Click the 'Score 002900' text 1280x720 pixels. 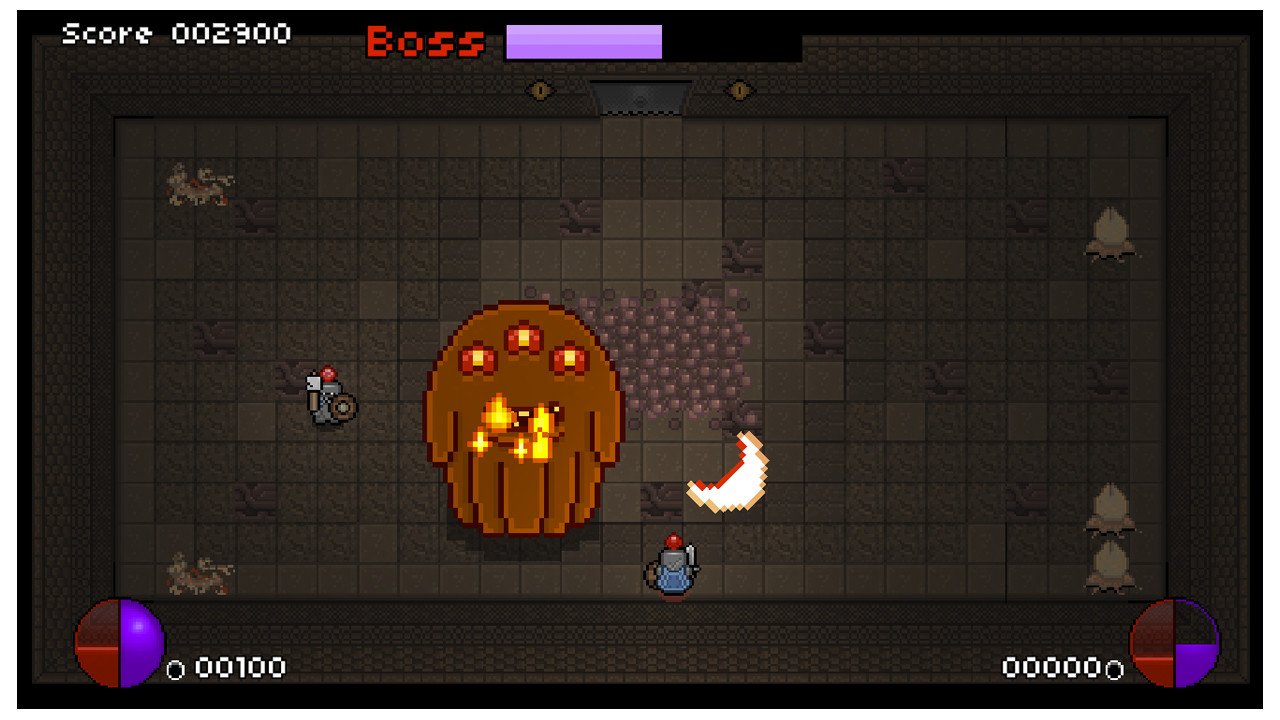pyautogui.click(x=175, y=32)
